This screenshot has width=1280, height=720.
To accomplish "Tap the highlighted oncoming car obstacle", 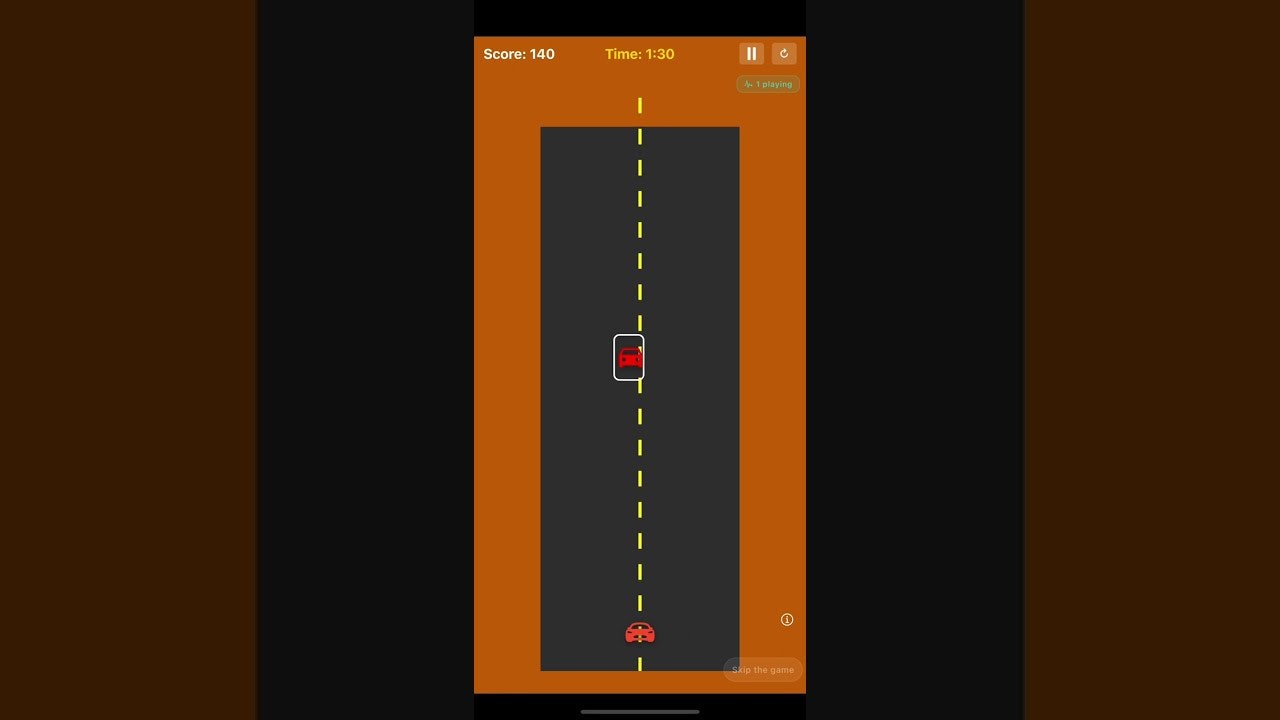I will click(x=629, y=357).
